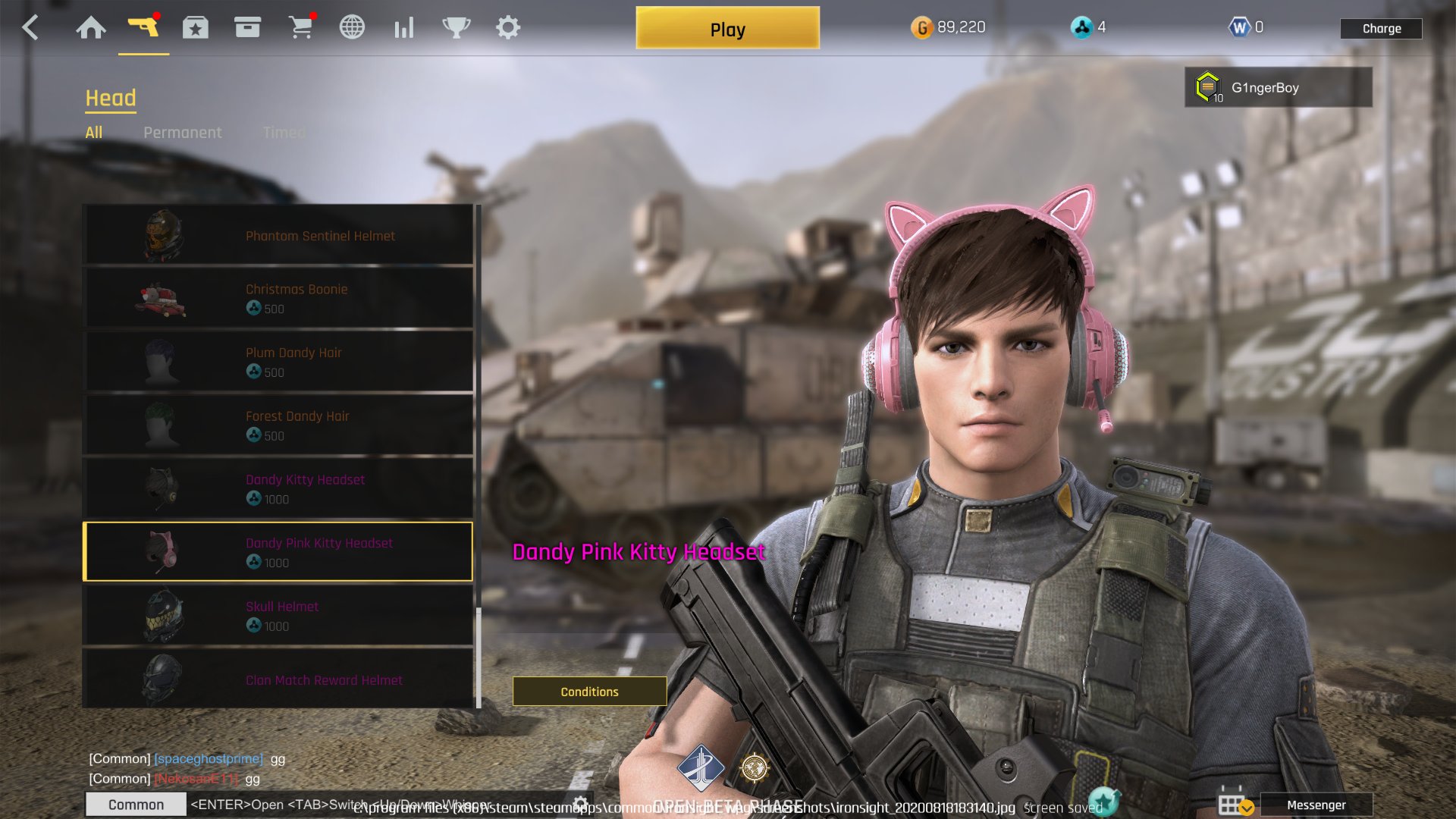
Task: Open the star crate rewards icon
Action: coord(196,27)
